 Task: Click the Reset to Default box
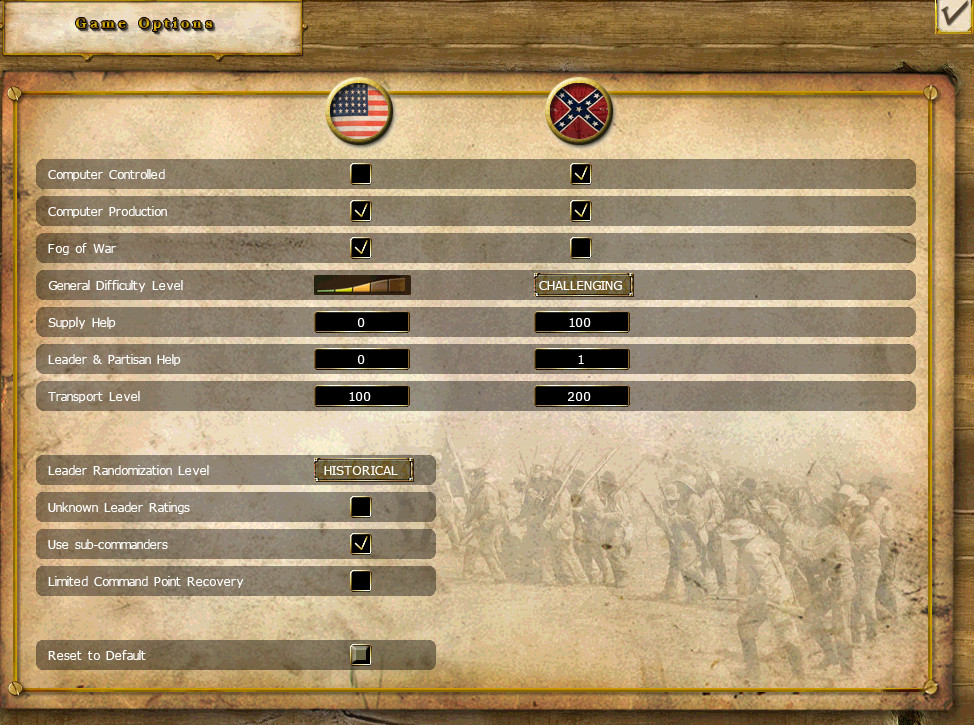pyautogui.click(x=361, y=655)
